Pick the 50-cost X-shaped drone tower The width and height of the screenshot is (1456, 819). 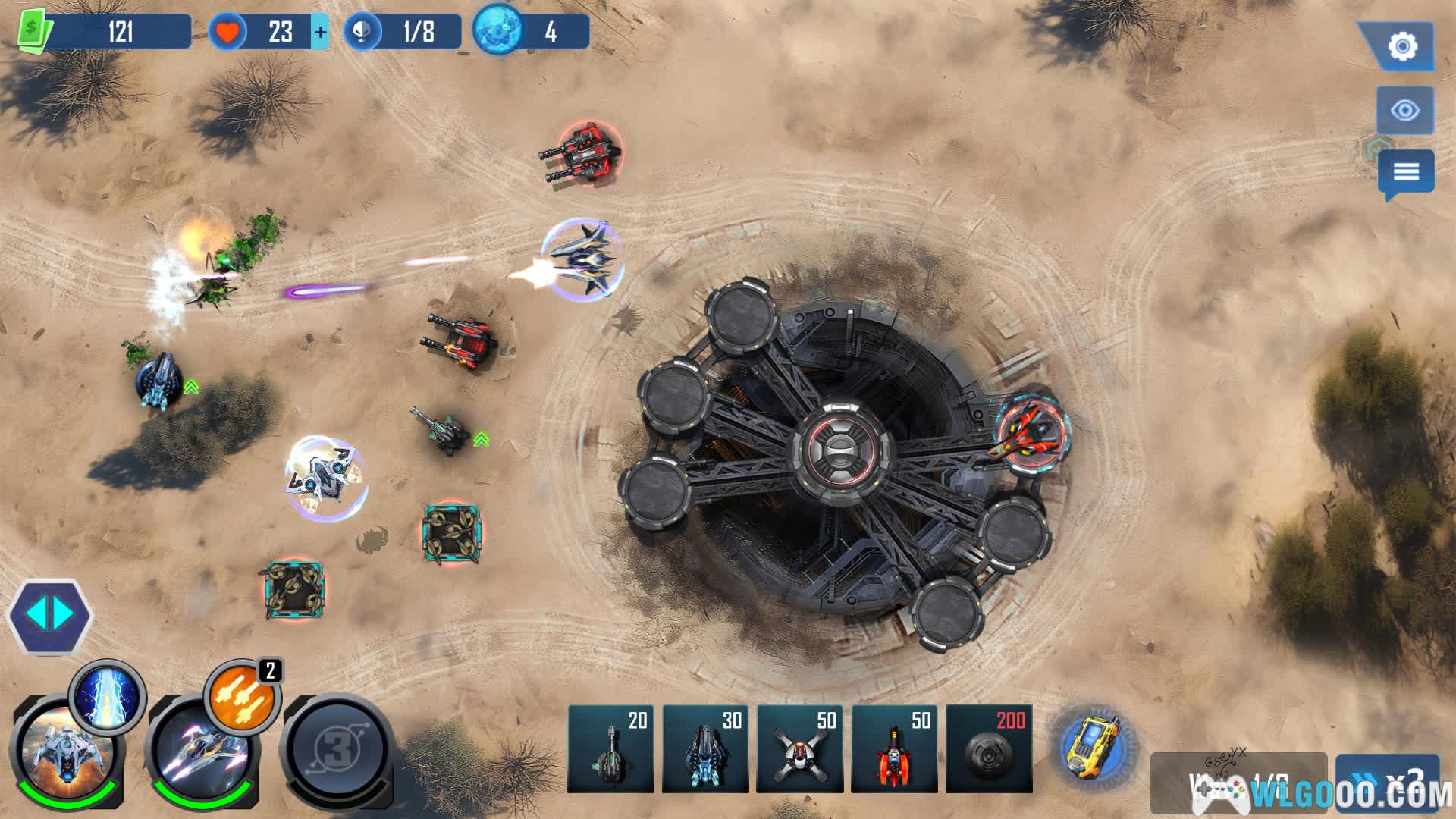799,748
